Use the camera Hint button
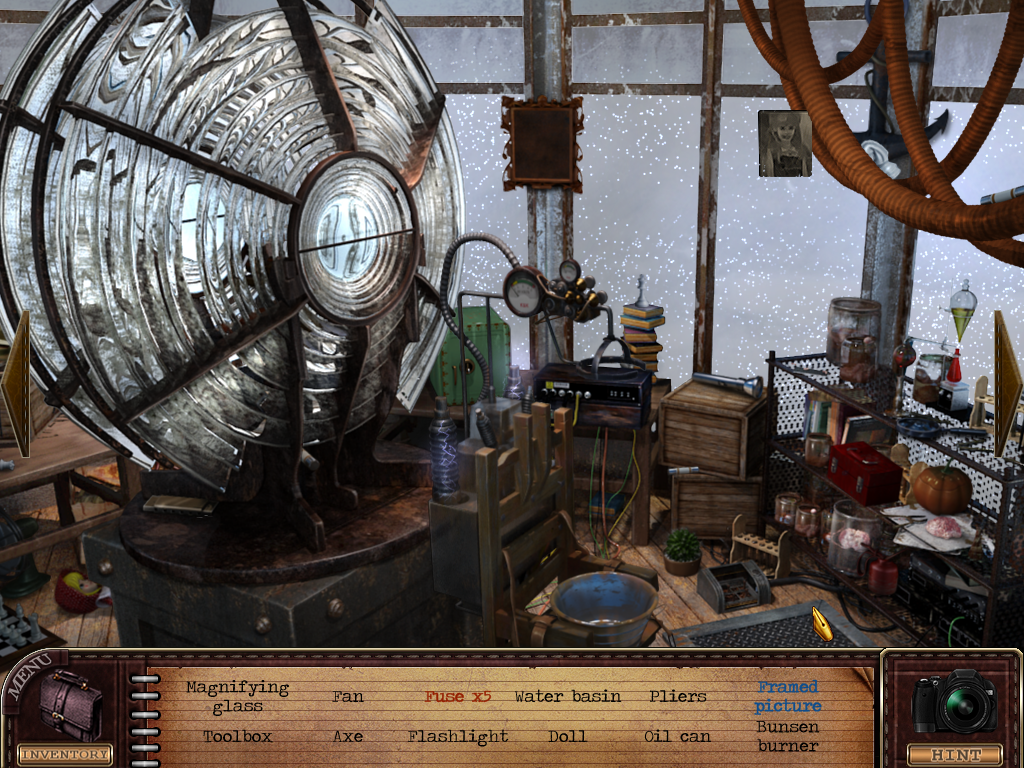The width and height of the screenshot is (1024, 768). pyautogui.click(x=953, y=712)
